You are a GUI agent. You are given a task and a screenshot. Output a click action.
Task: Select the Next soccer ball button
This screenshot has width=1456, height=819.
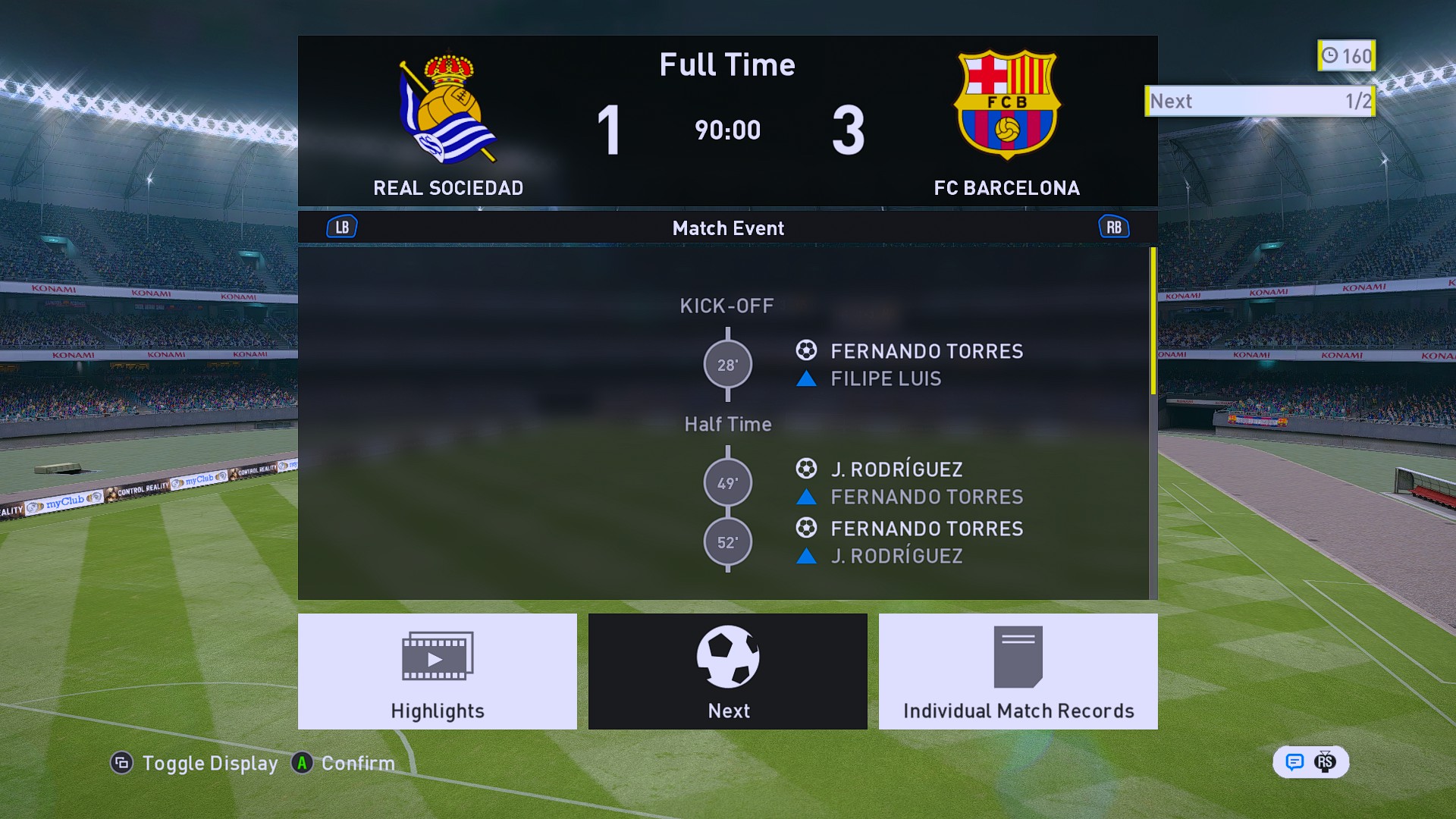[x=727, y=671]
